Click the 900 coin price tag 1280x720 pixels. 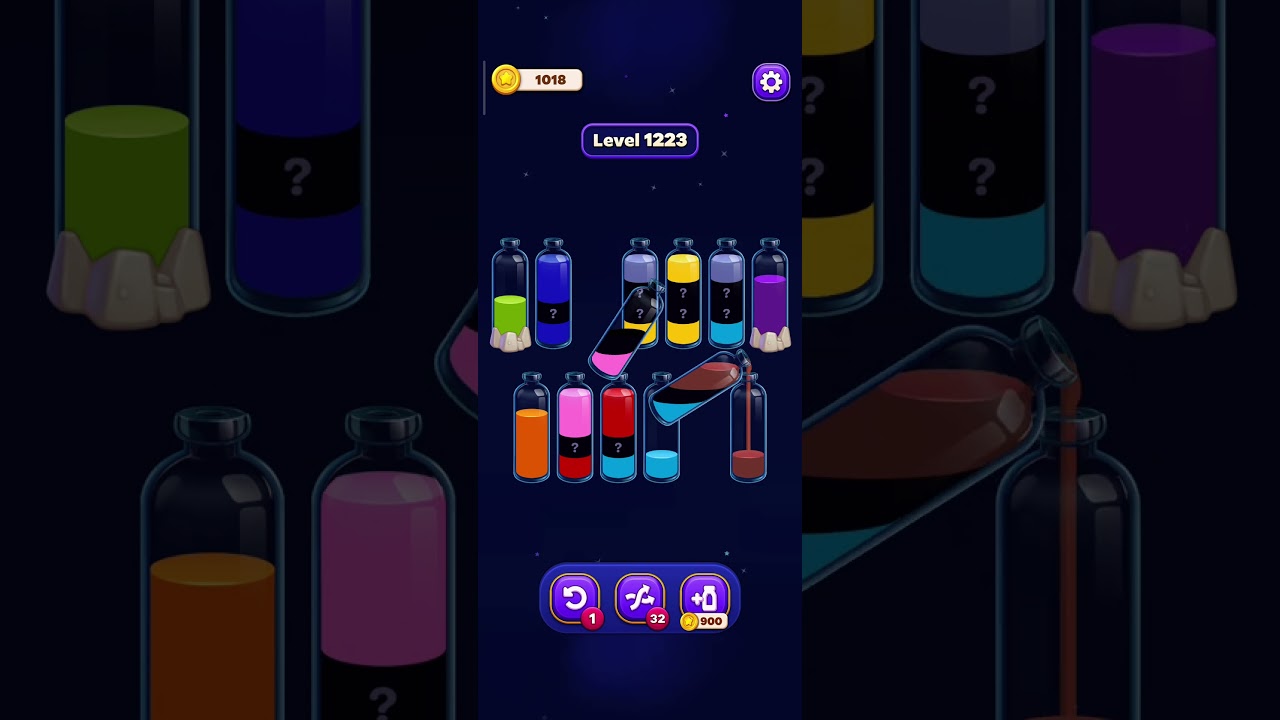point(706,621)
